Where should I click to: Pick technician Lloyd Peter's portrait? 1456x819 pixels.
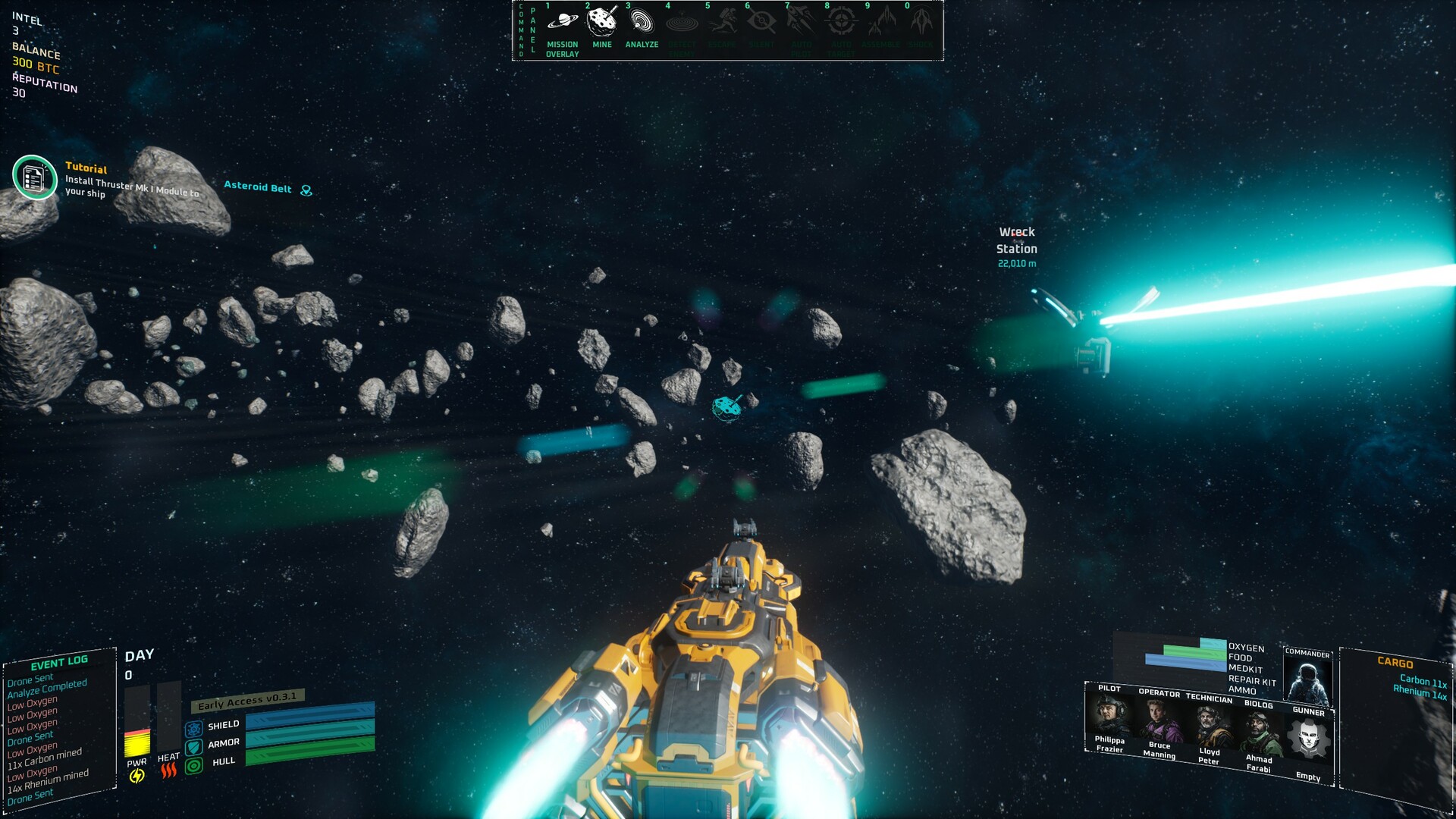coord(1209,727)
